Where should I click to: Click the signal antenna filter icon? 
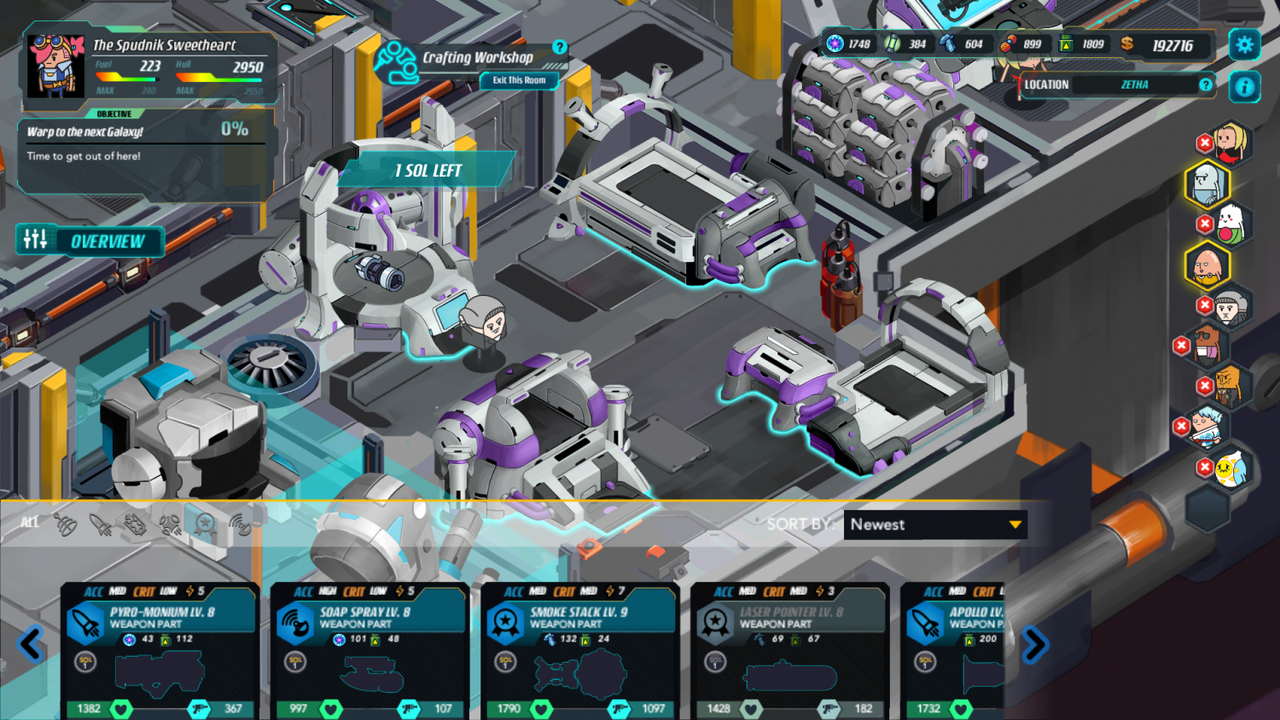pyautogui.click(x=238, y=525)
